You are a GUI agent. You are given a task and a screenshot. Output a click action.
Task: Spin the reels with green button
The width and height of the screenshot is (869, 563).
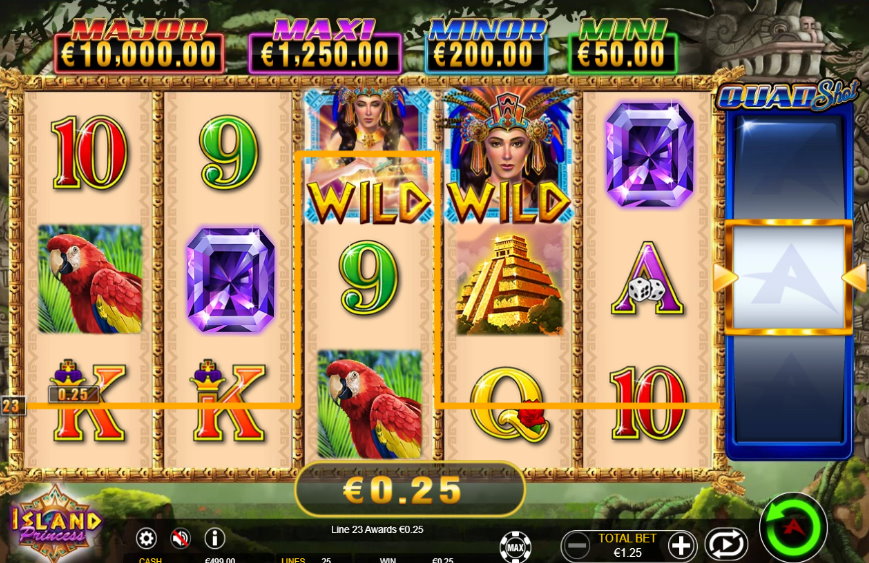click(x=793, y=527)
